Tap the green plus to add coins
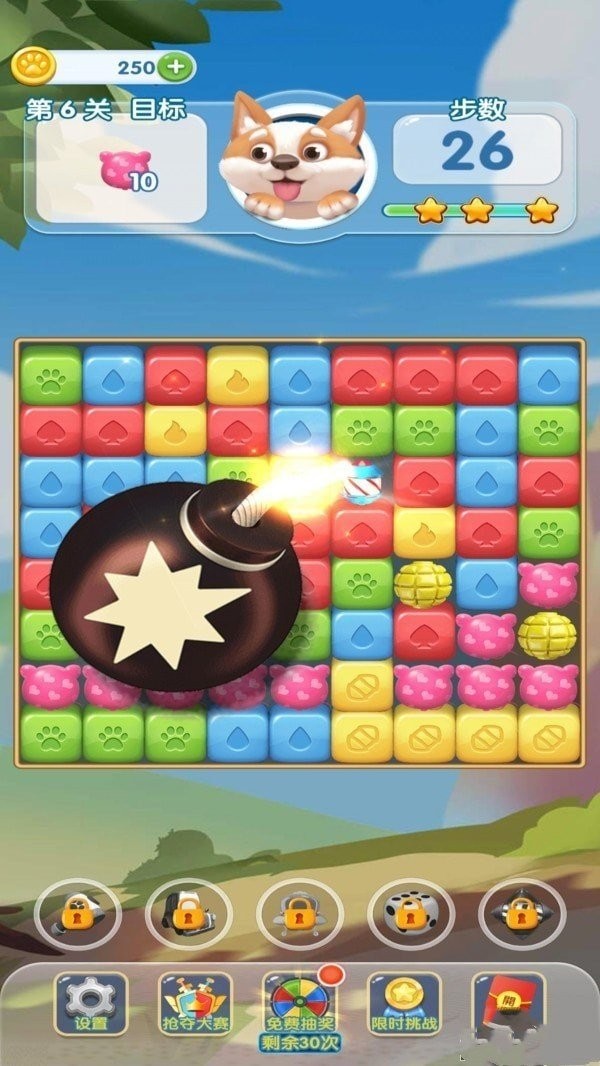This screenshot has width=600, height=1066. pyautogui.click(x=176, y=67)
